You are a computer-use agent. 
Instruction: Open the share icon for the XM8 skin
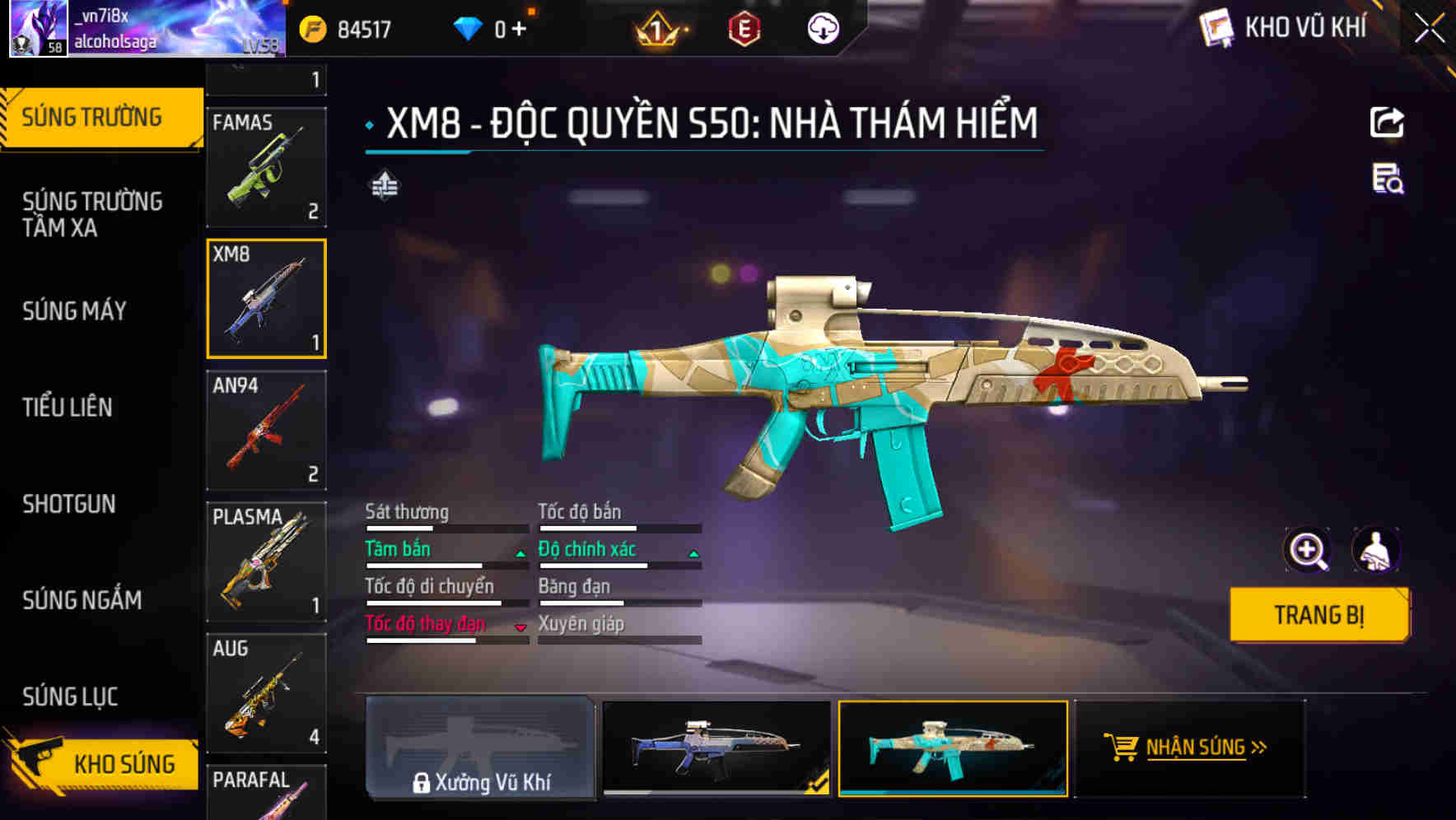point(1388,122)
